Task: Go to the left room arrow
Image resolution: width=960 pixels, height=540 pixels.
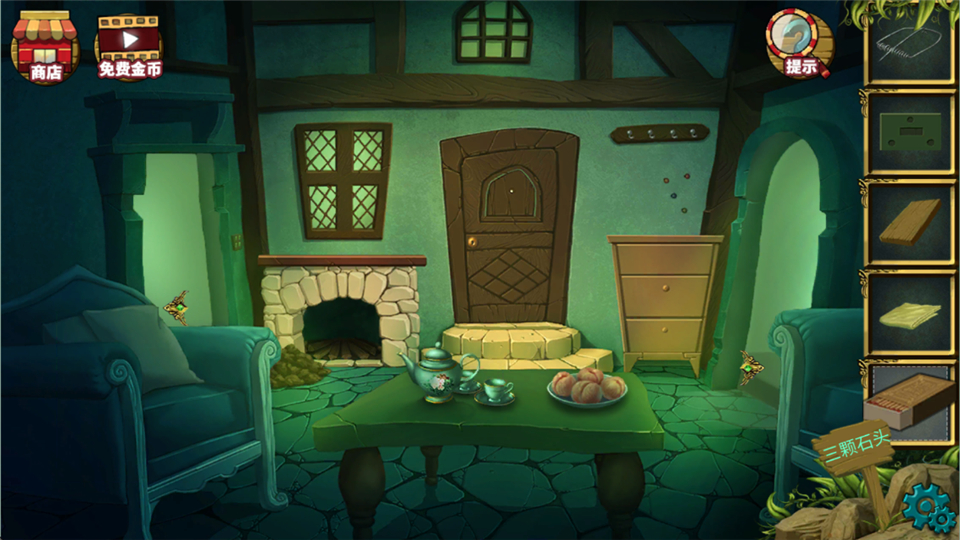Action: (177, 307)
